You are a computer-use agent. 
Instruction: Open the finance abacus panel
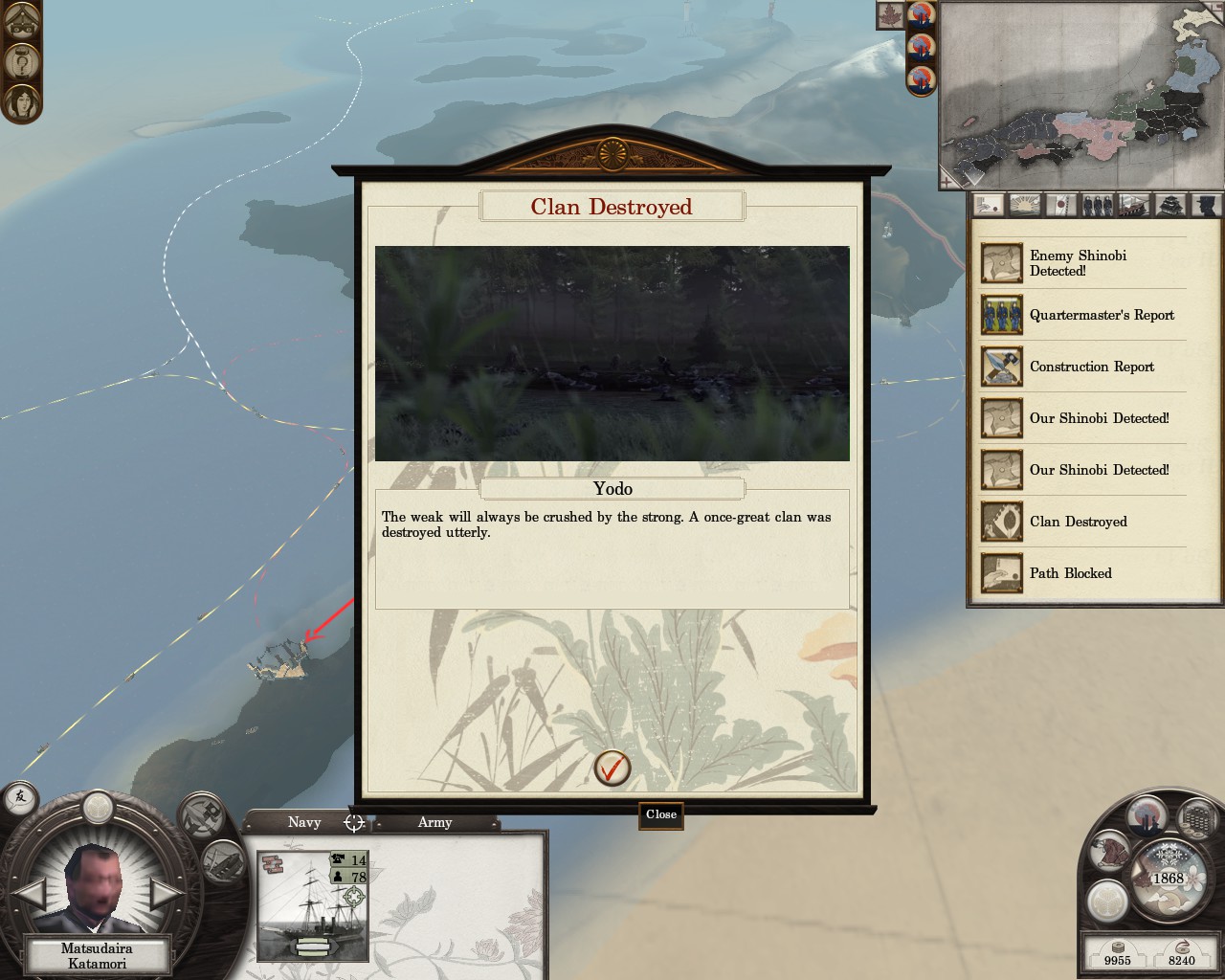[x=1196, y=818]
